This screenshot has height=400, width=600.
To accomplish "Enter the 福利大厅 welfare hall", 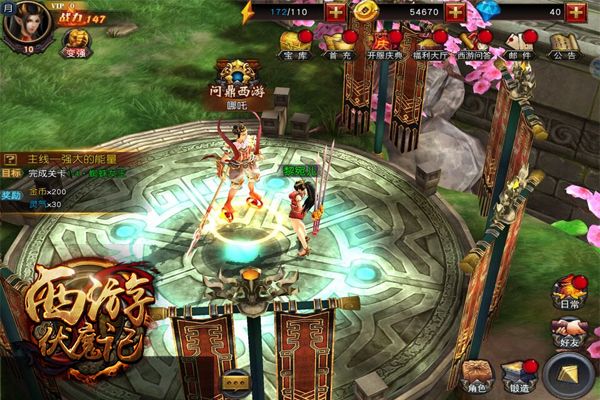I will point(430,45).
